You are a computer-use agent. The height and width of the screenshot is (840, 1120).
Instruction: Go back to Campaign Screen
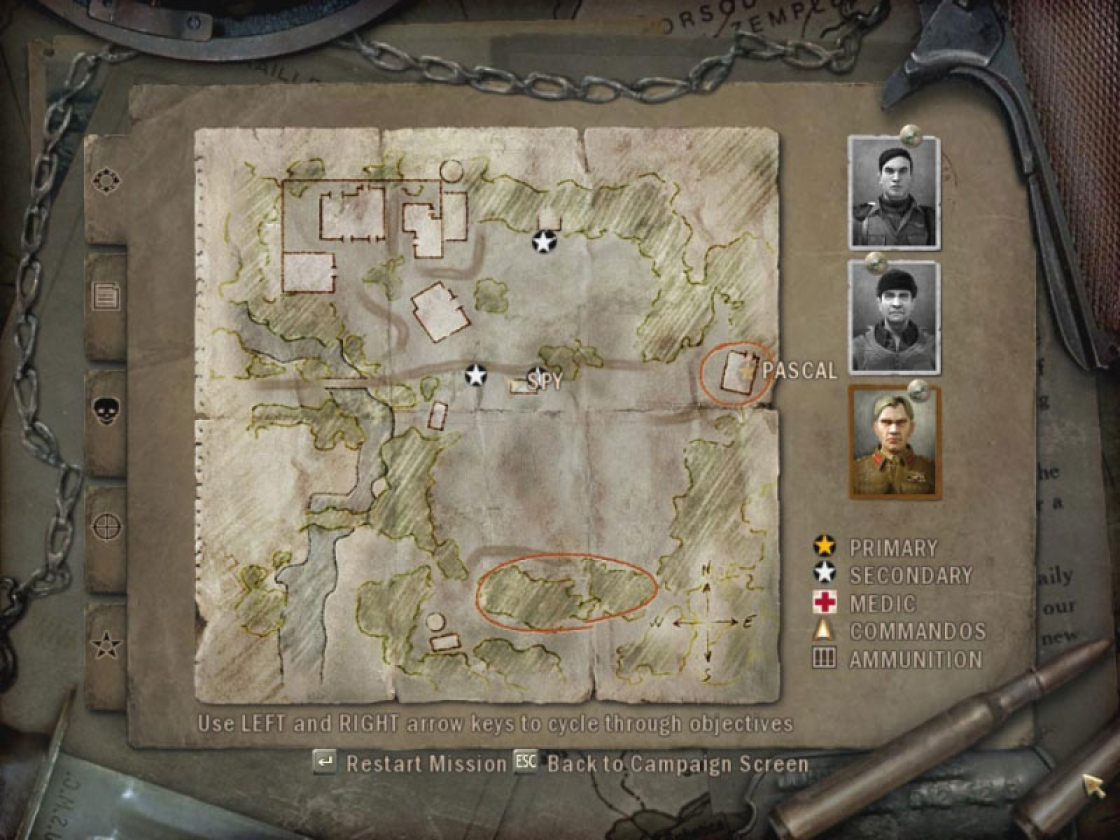[663, 764]
